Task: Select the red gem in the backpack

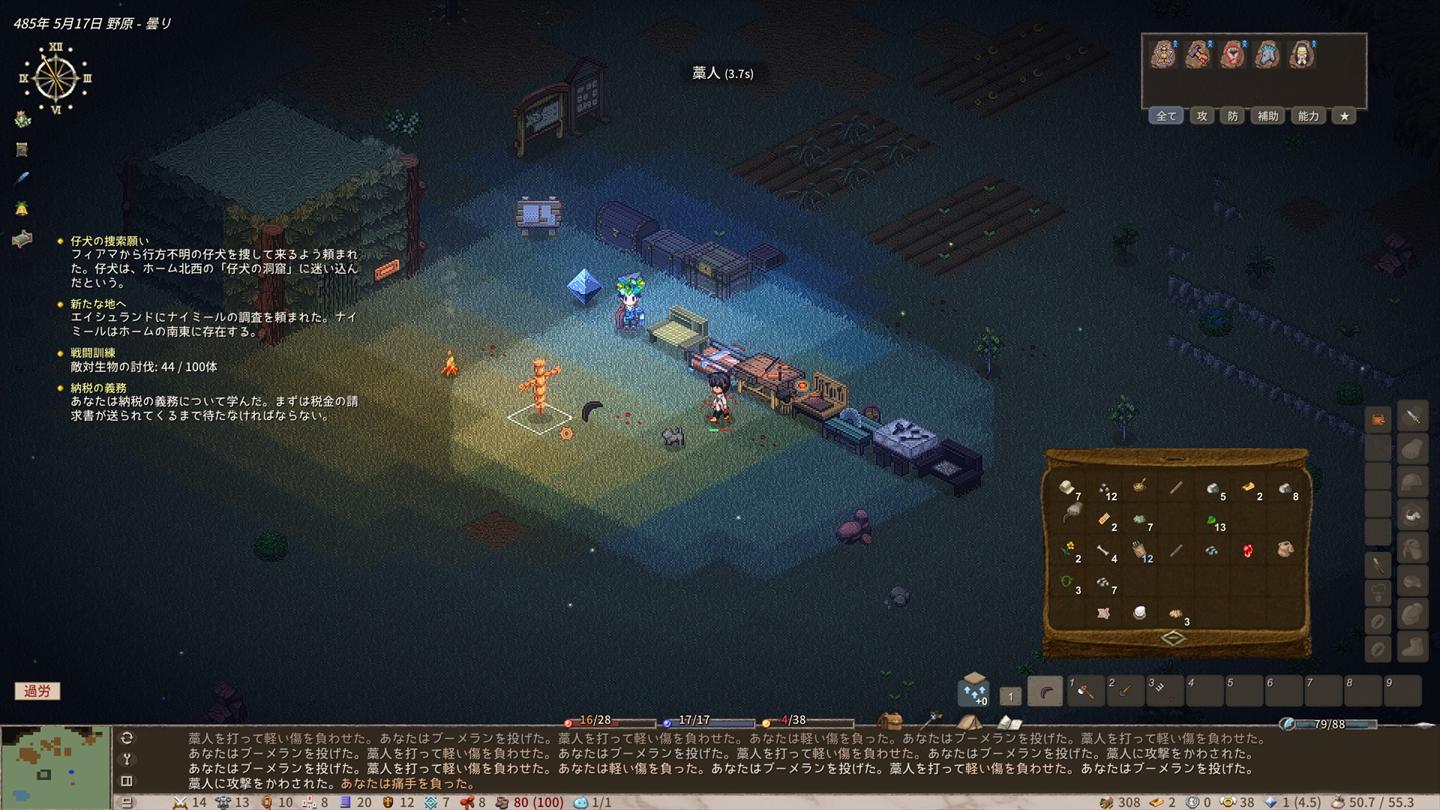Action: point(1248,550)
